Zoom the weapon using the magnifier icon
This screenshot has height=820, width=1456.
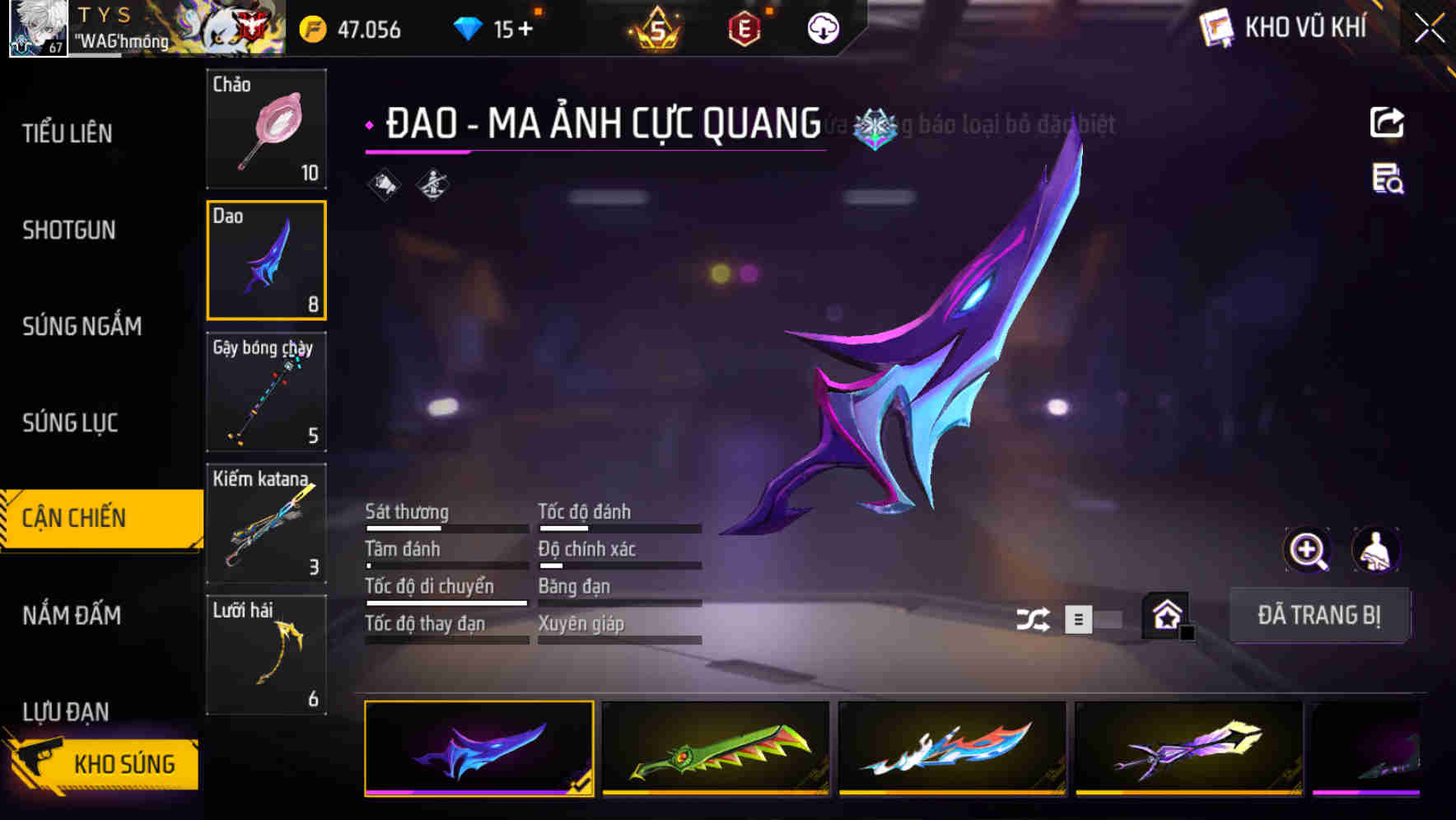click(x=1309, y=550)
